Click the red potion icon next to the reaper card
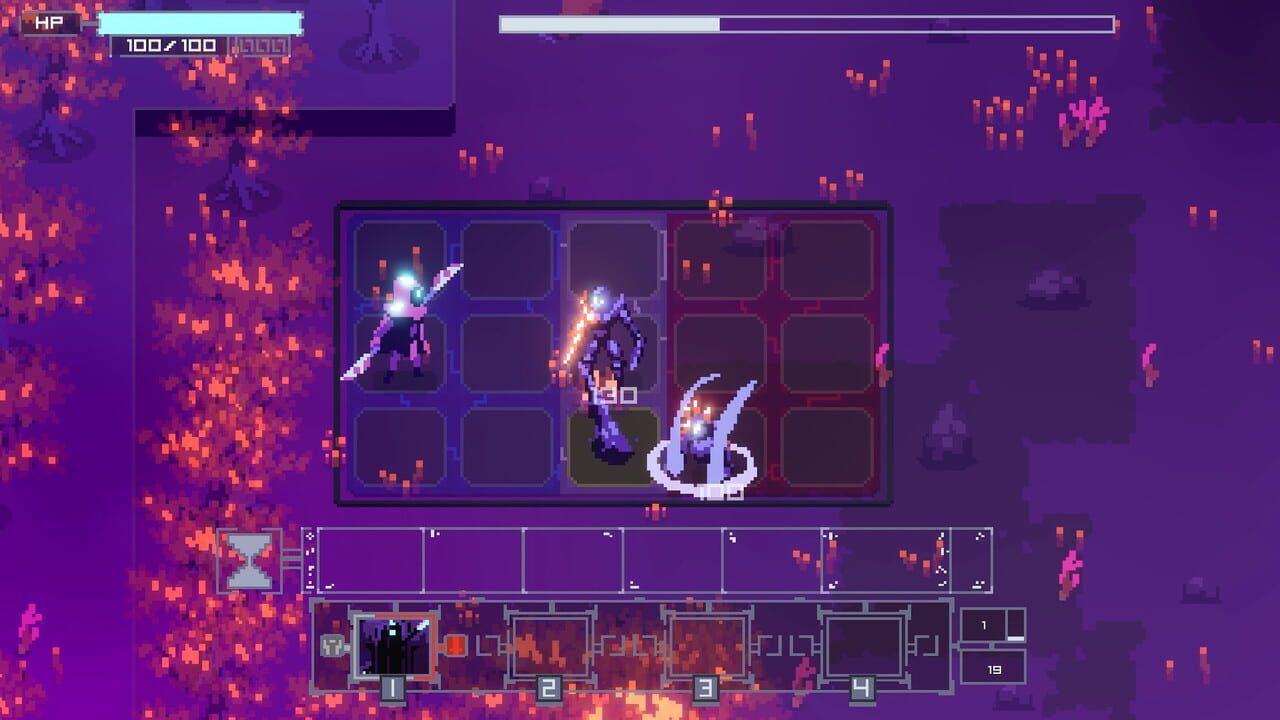The width and height of the screenshot is (1280, 720). tap(455, 645)
